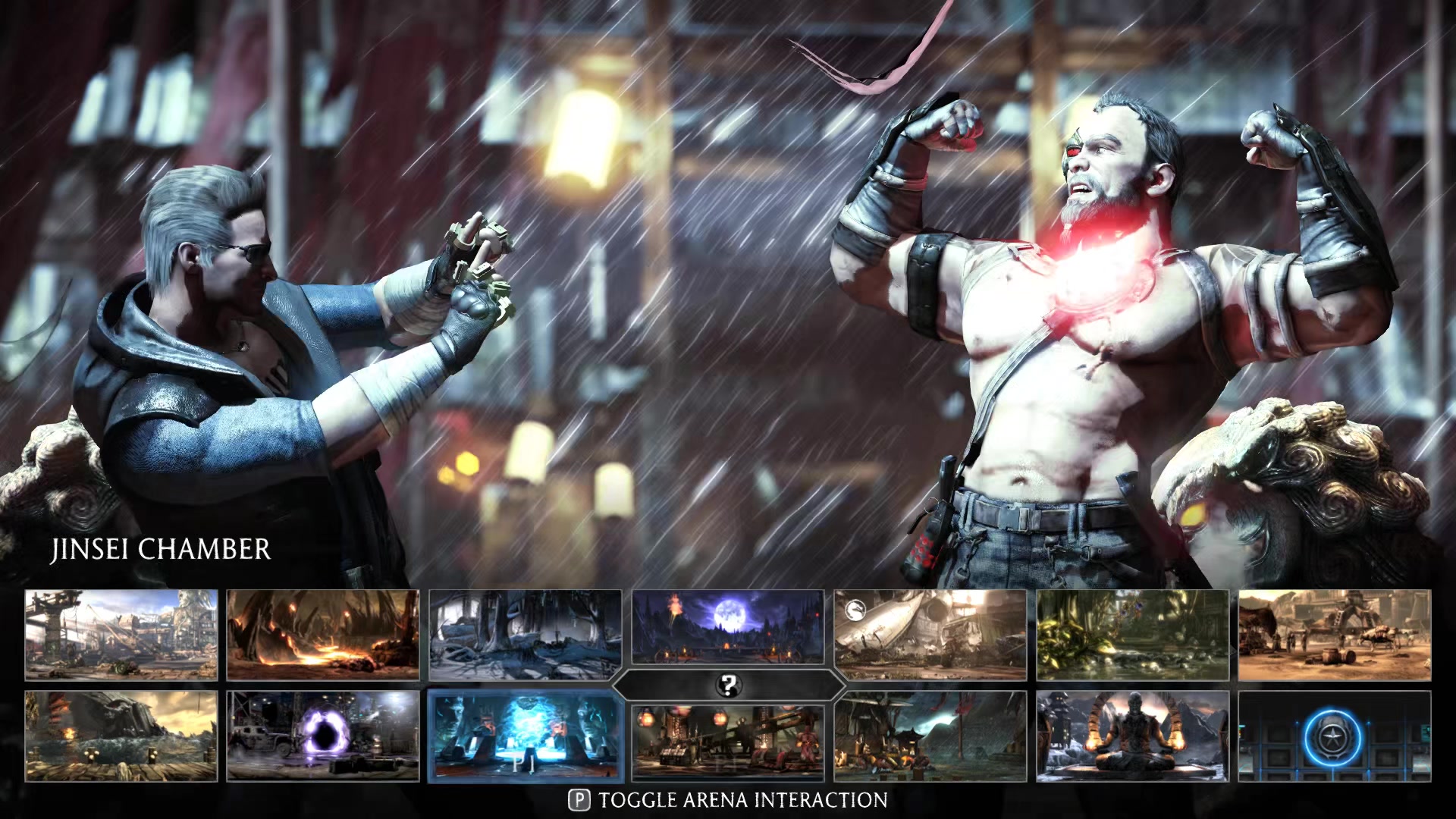Choose the red lantern courtyard arena
The width and height of the screenshot is (1456, 819).
coord(728,742)
